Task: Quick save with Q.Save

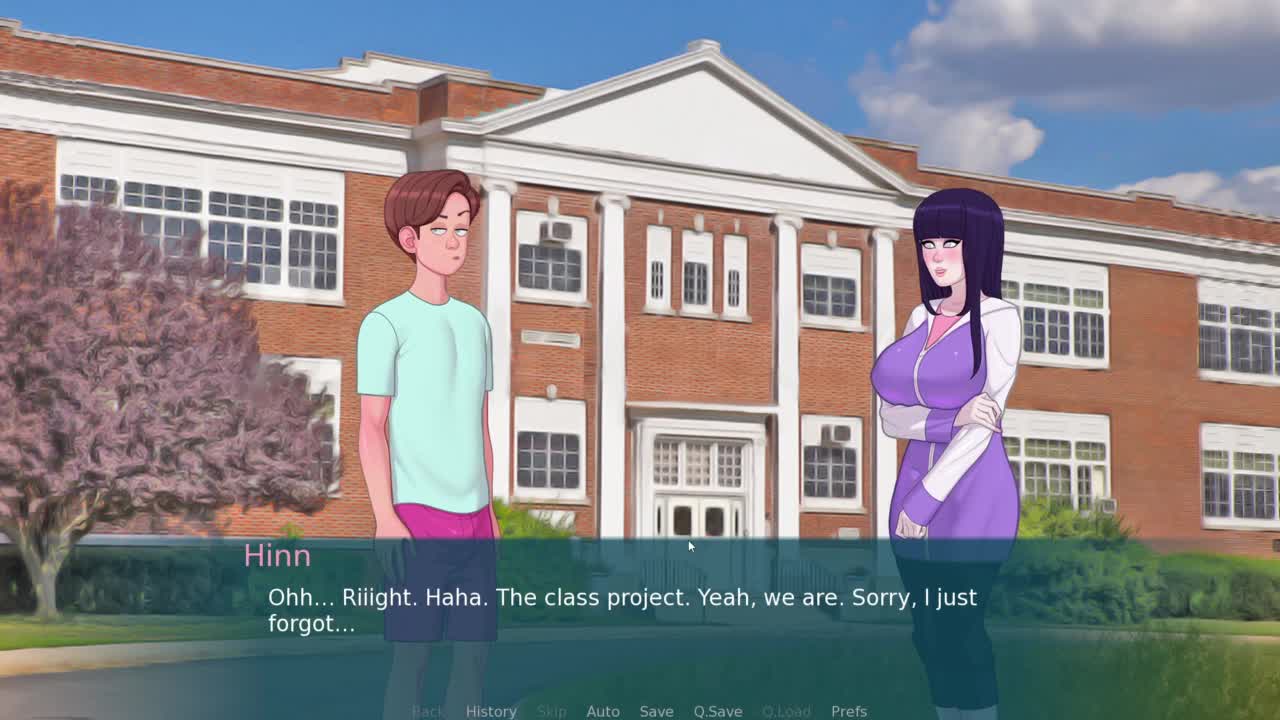Action: point(717,711)
